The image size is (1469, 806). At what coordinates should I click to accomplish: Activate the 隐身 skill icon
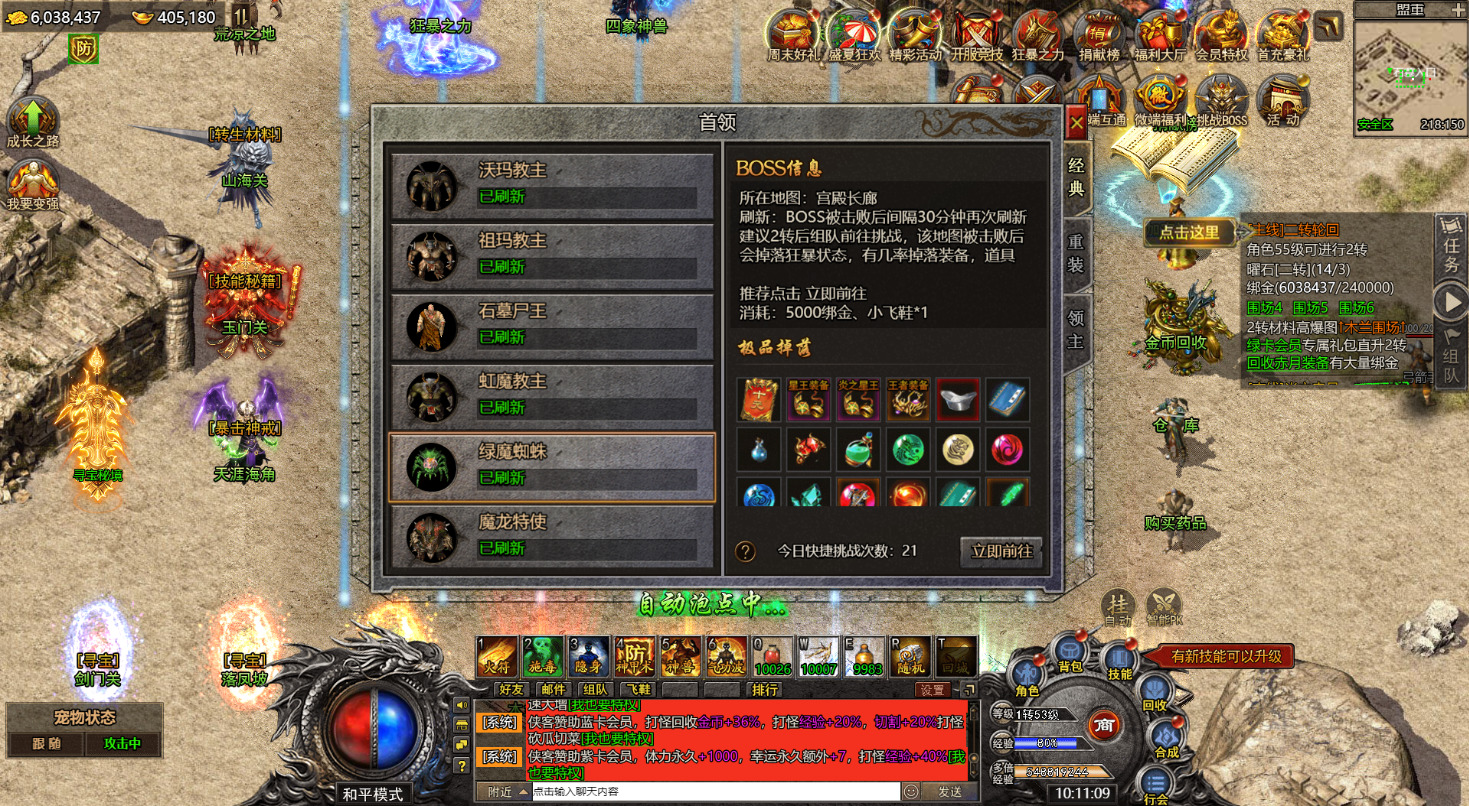point(589,657)
